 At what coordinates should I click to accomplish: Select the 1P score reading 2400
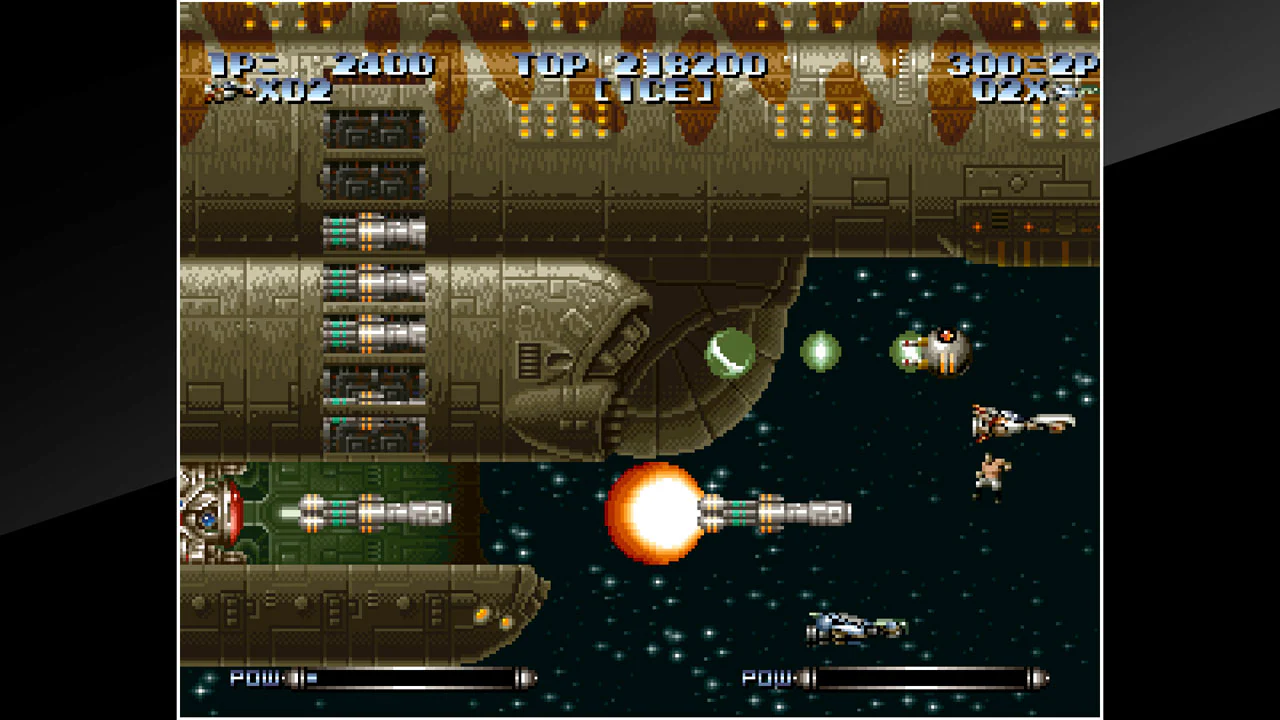[x=385, y=66]
